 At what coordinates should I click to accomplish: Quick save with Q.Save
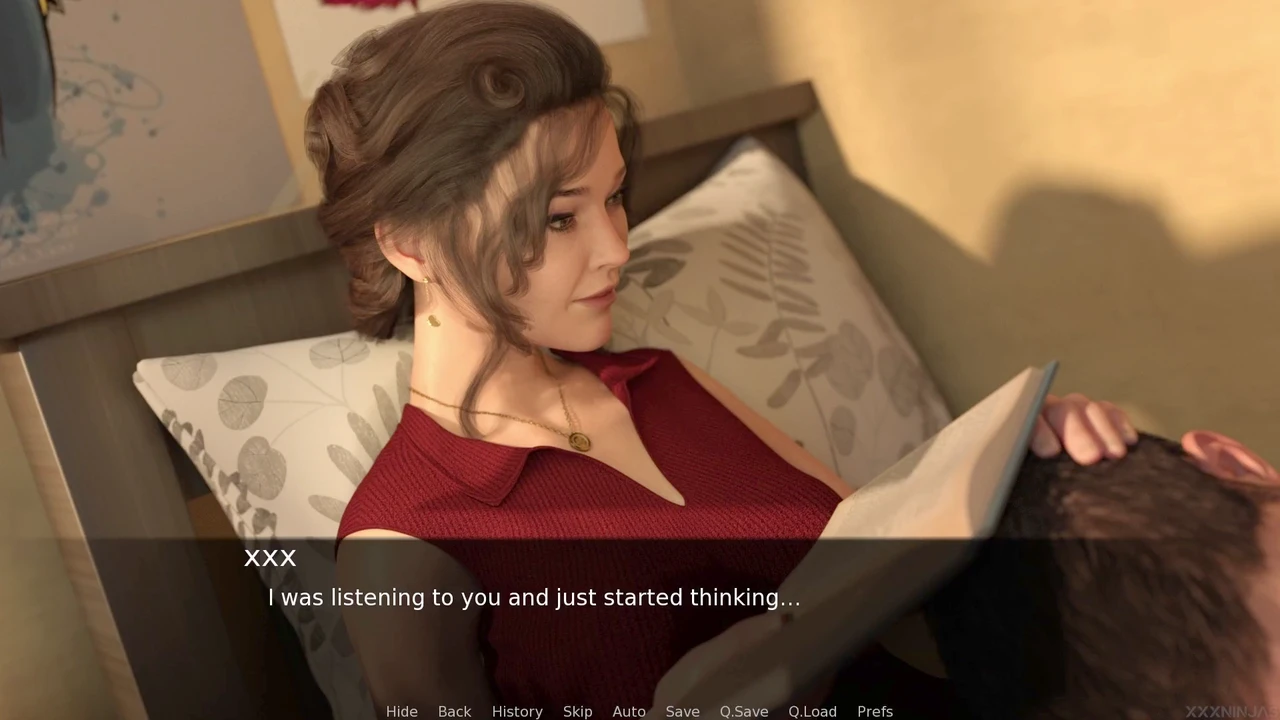click(743, 711)
